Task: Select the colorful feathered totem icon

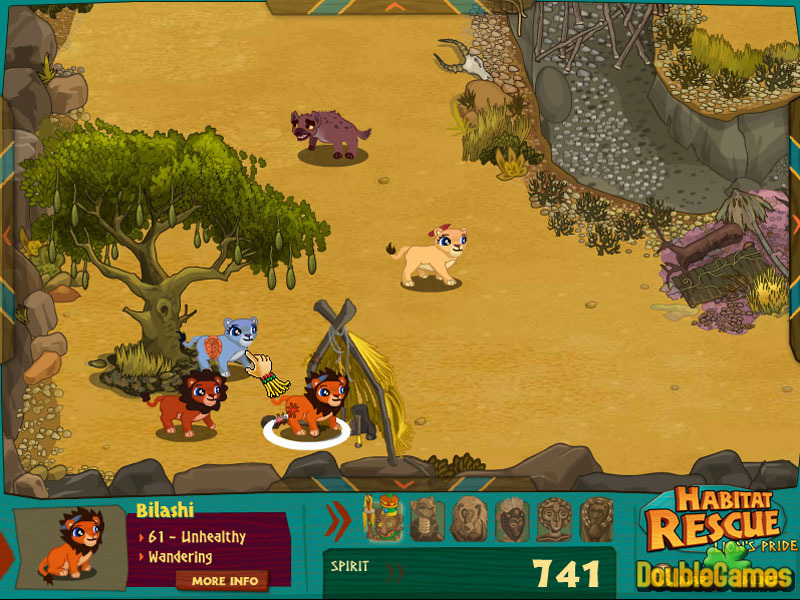Action: coord(382,519)
